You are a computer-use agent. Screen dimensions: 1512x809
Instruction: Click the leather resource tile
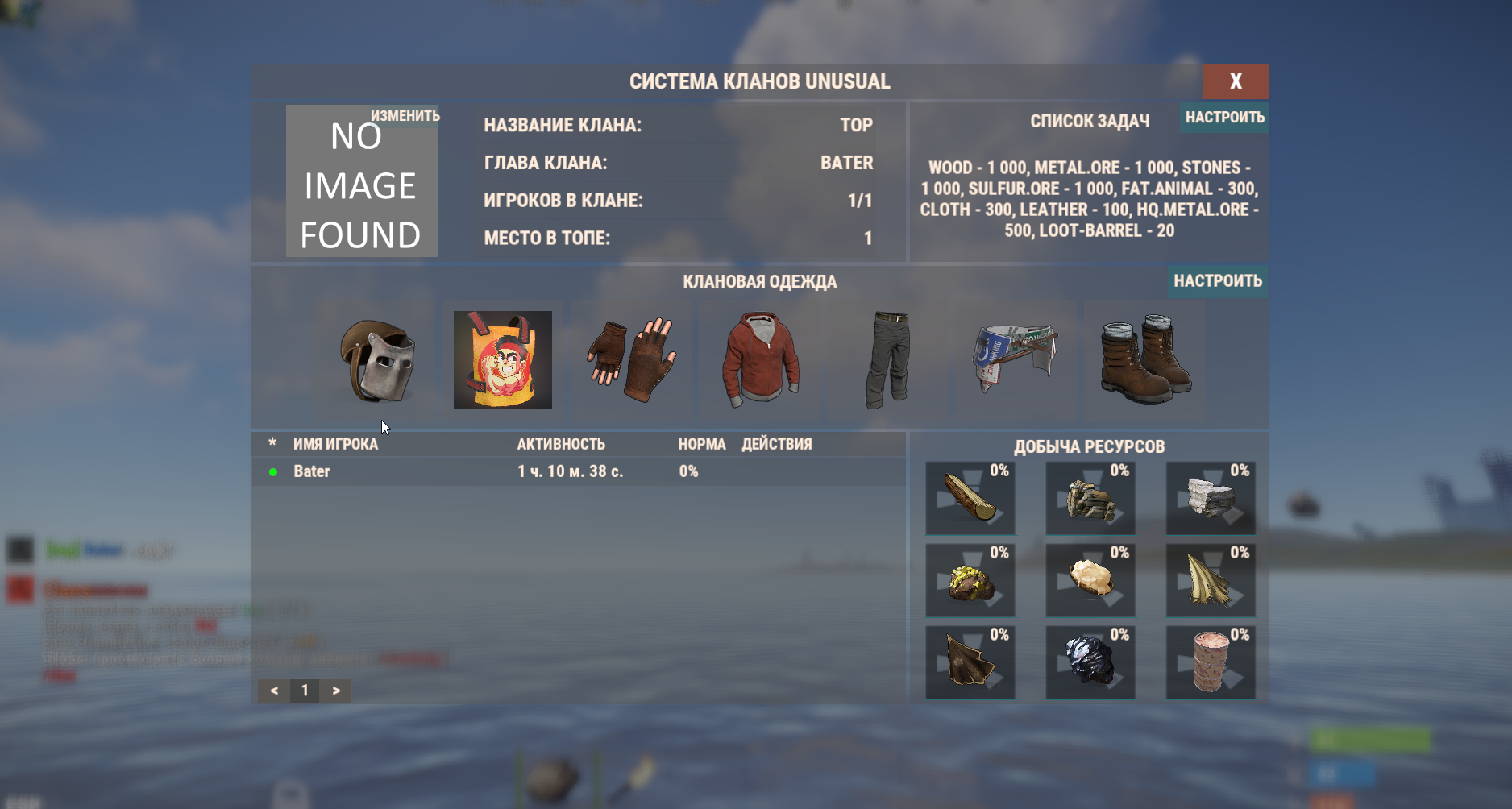click(970, 662)
